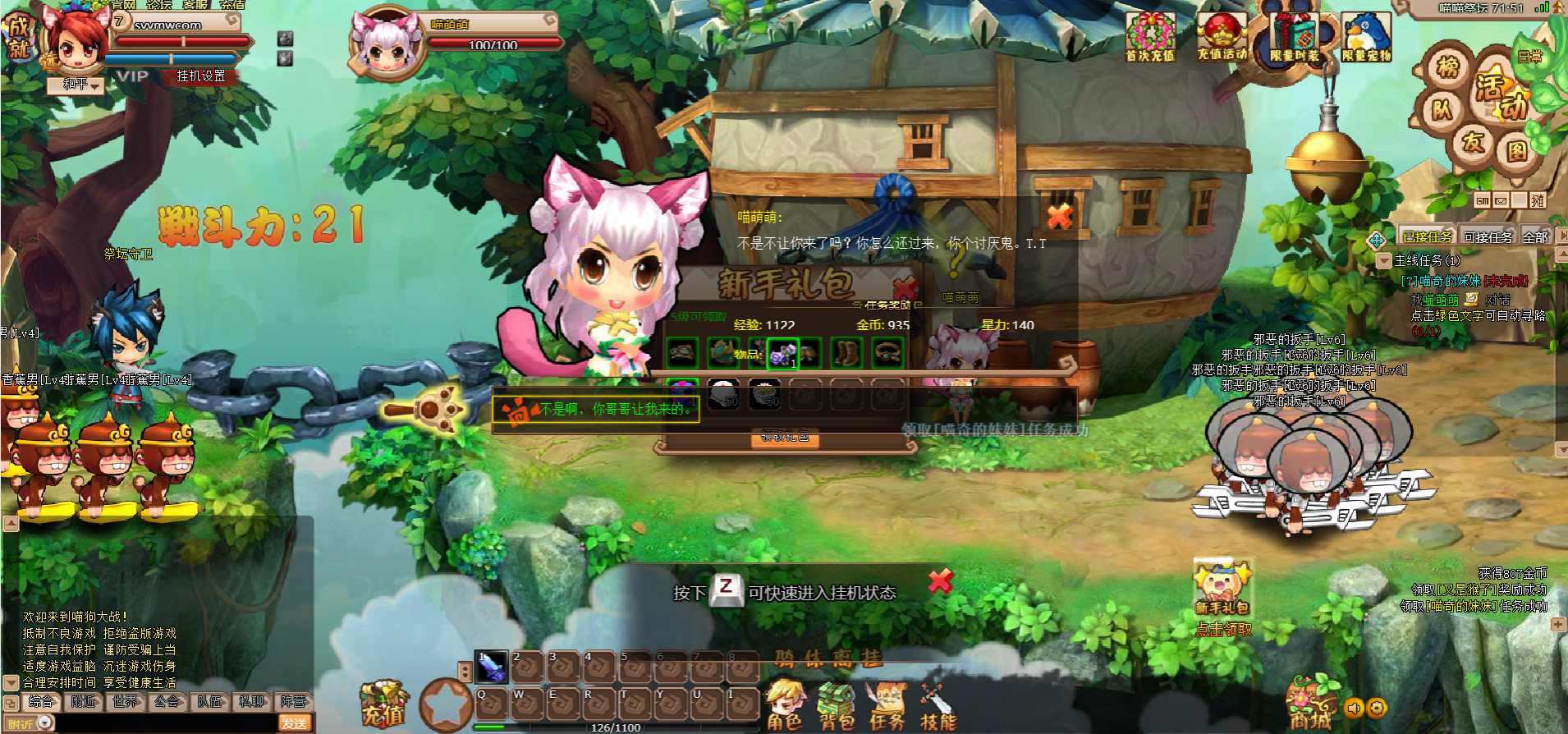
Task: Open the gear settings button
Action: click(x=1378, y=707)
